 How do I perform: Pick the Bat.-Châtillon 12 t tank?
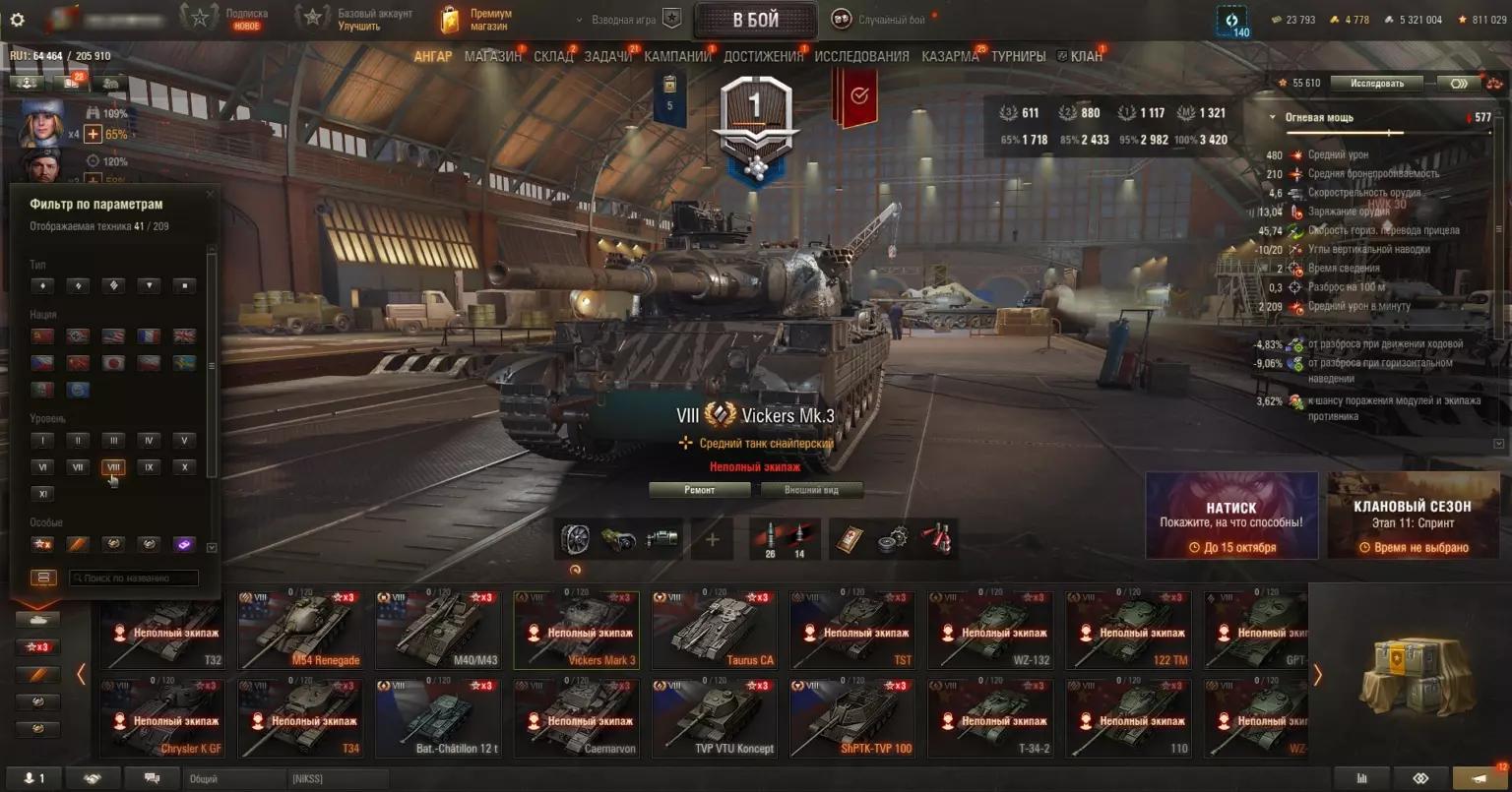438,719
